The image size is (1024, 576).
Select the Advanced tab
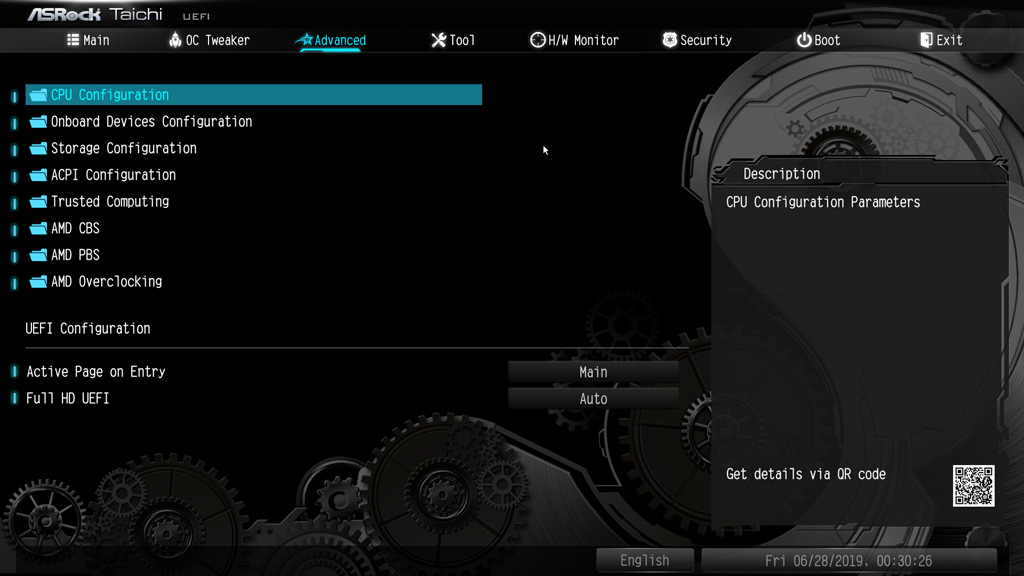(331, 40)
